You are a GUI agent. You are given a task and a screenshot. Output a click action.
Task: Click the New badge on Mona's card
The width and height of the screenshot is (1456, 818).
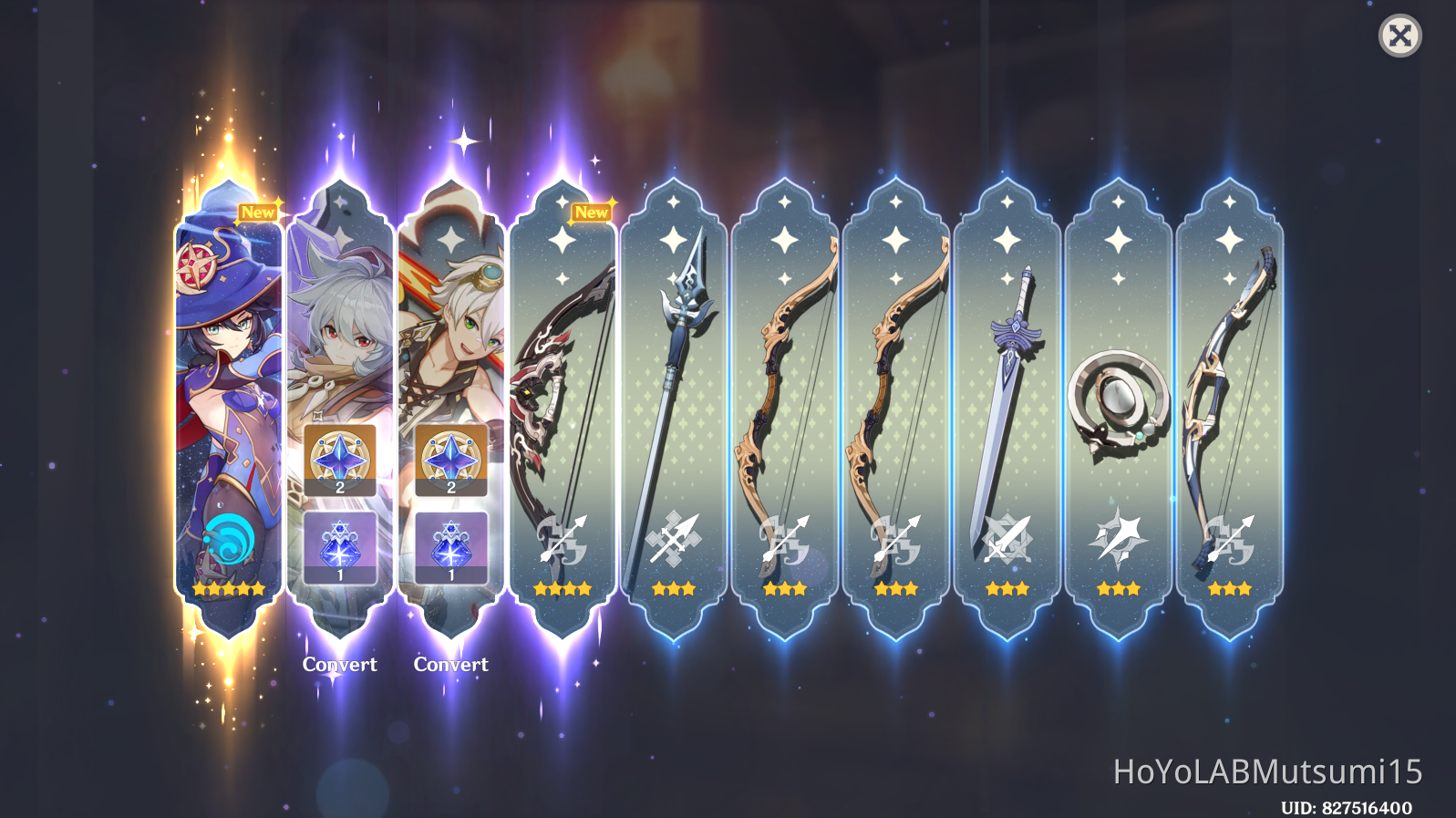click(x=260, y=212)
